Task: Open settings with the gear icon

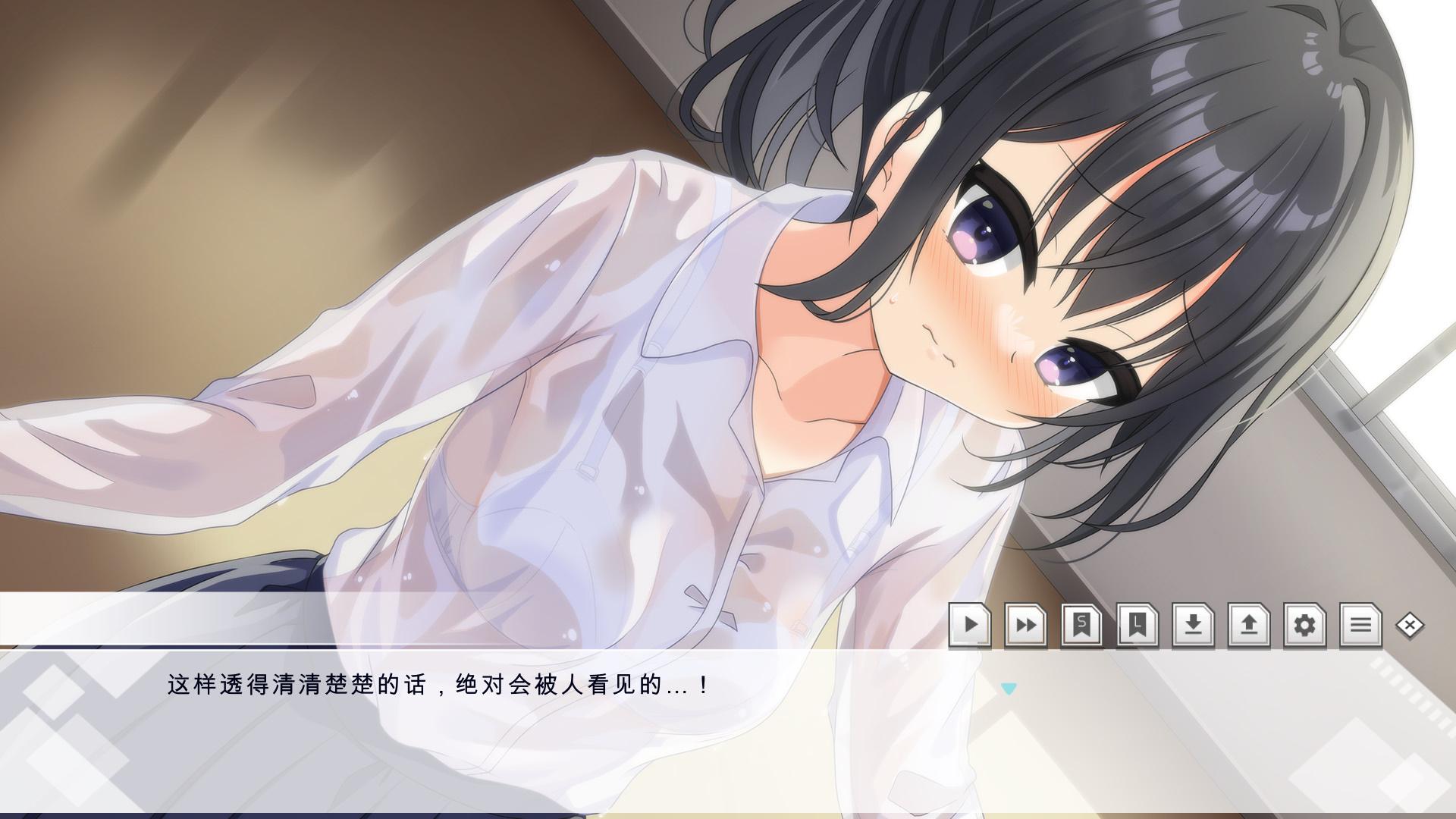Action: point(1304,626)
